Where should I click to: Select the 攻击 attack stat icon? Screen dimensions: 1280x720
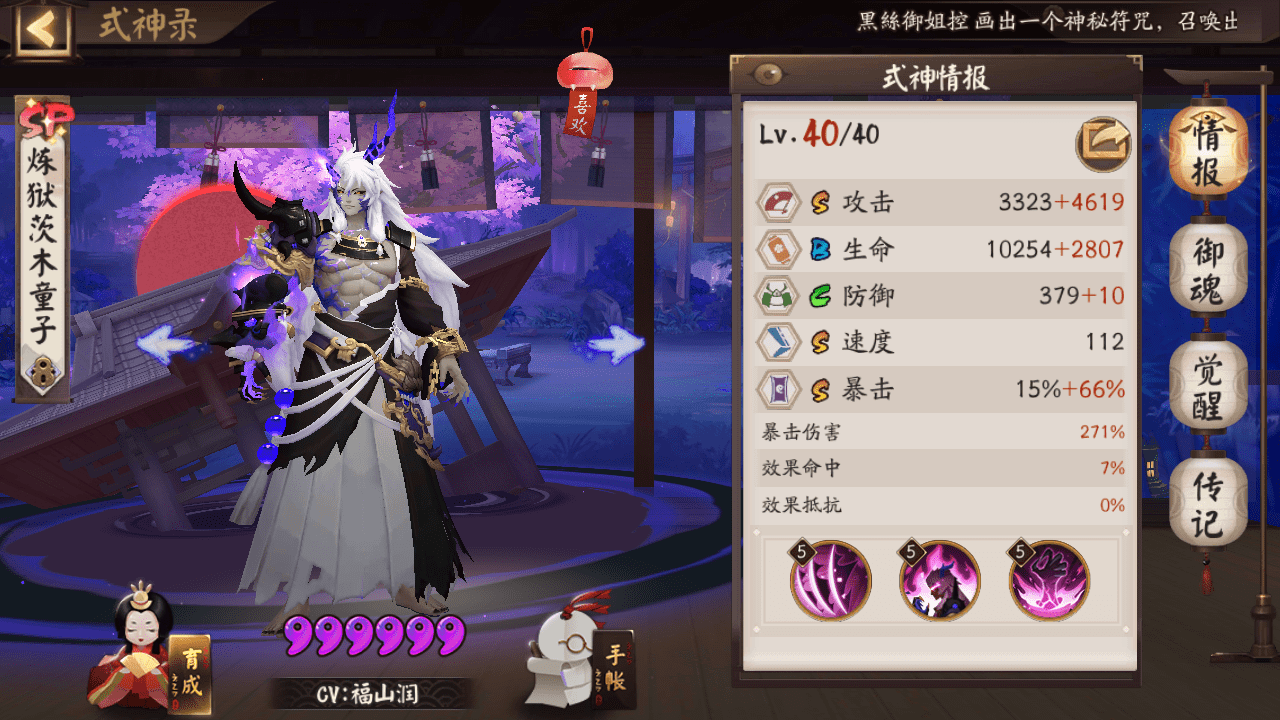pos(778,202)
